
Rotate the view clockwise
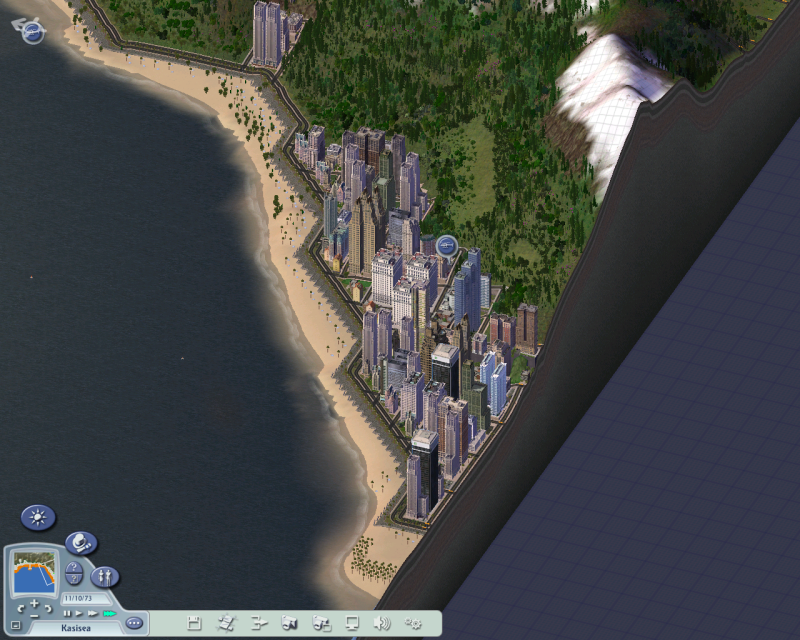(x=49, y=609)
